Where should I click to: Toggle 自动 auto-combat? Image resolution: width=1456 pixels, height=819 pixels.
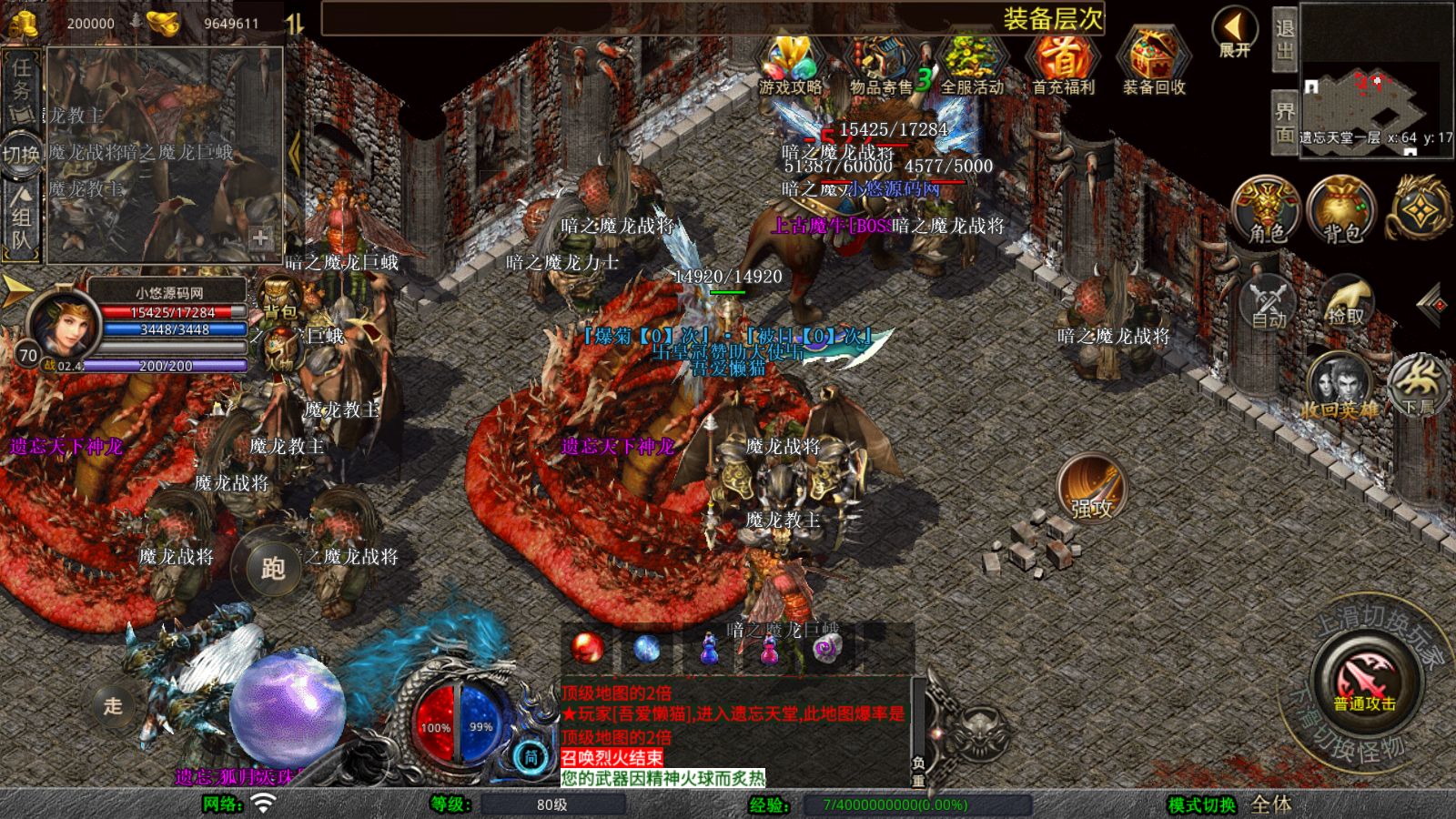pyautogui.click(x=1269, y=302)
